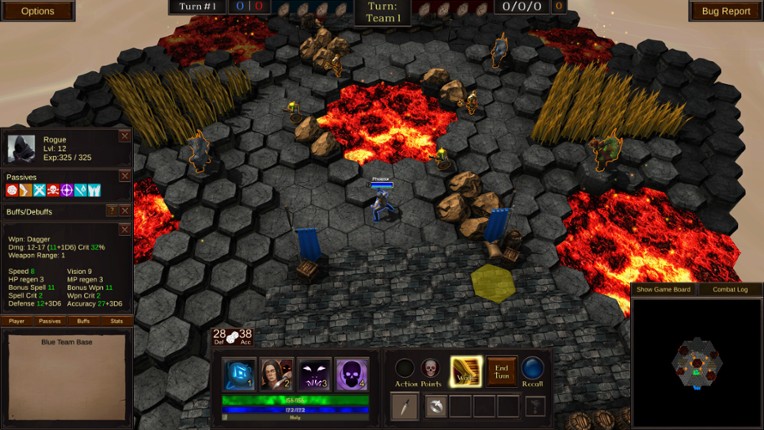
Task: Toggle the Buffs tab
Action: pos(83,321)
